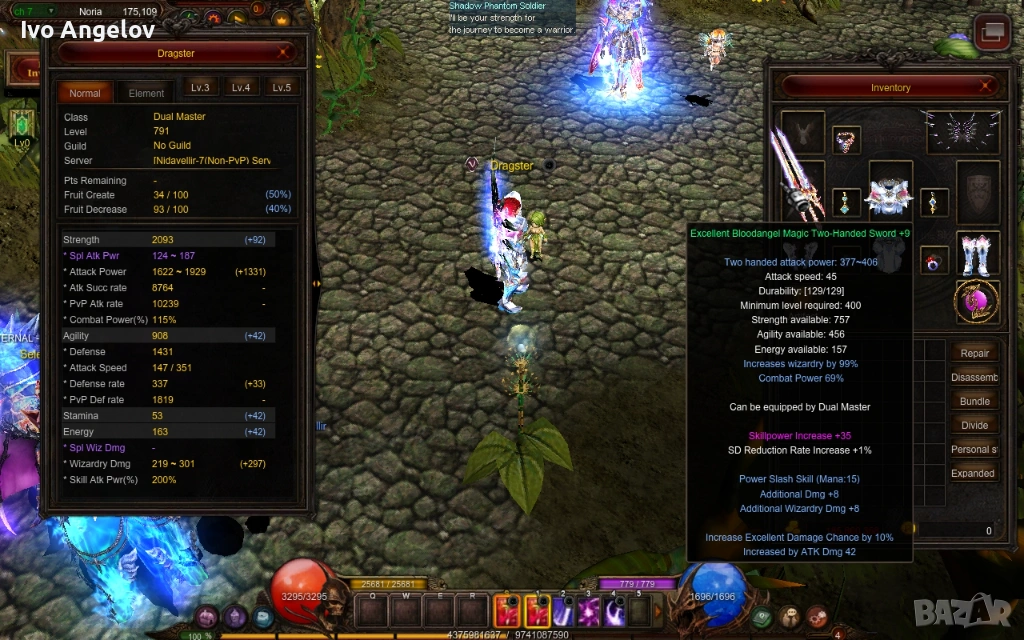The width and height of the screenshot is (1024, 640).
Task: Click the red menu button at top right
Action: pos(992,33)
